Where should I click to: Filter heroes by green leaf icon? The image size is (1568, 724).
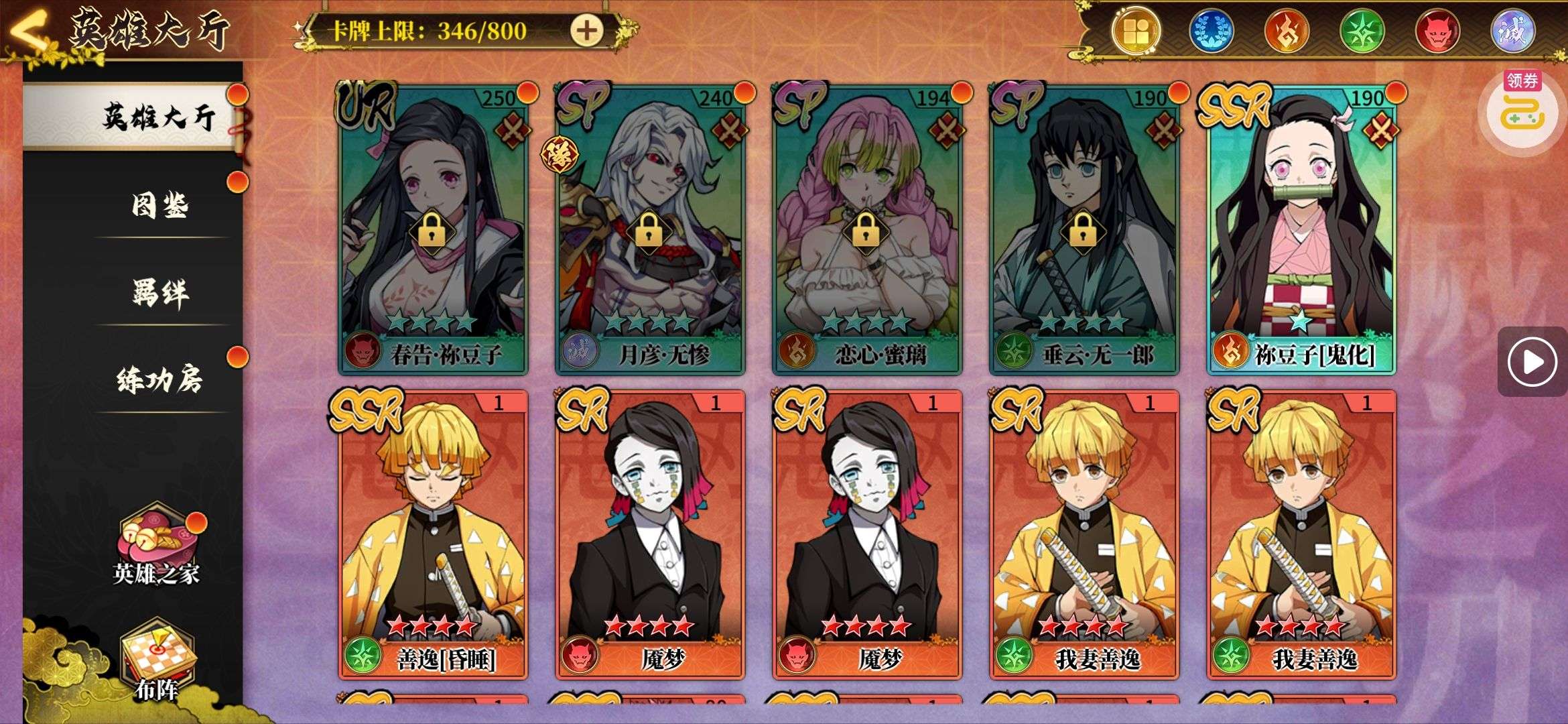point(1362,31)
